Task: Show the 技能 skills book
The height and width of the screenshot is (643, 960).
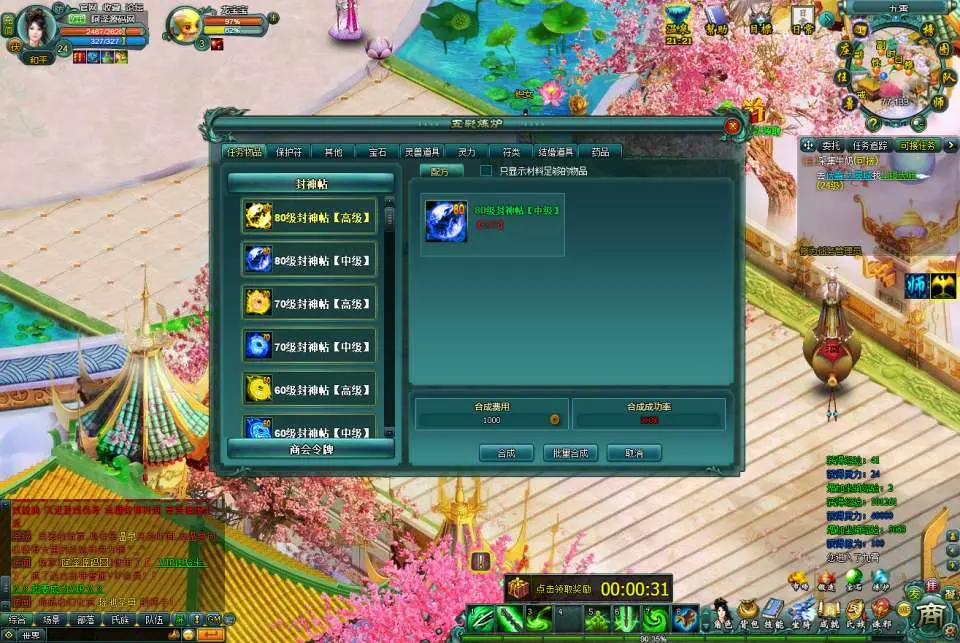Action: [773, 612]
